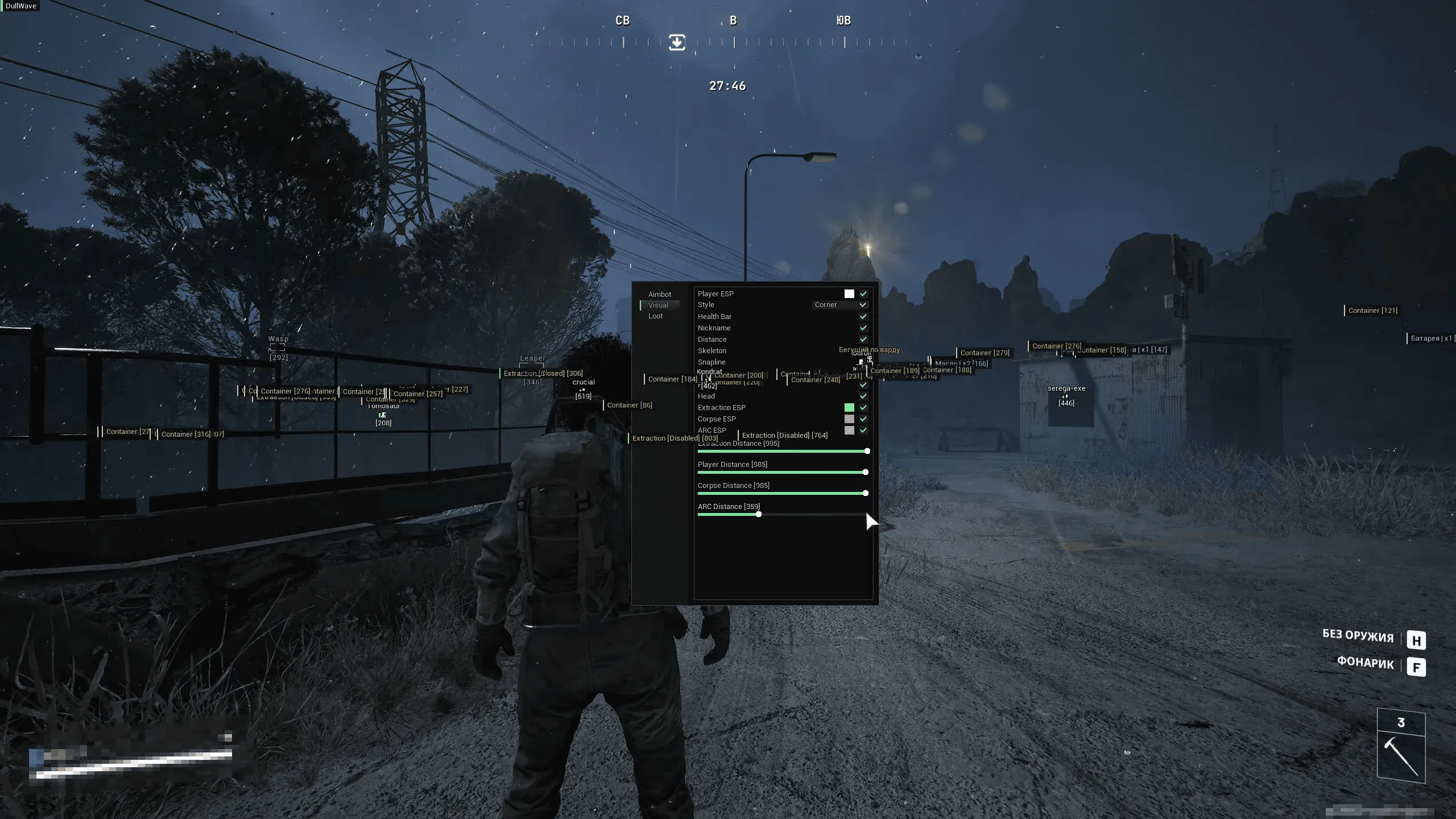Open the Style dropdown set to Corner

[841, 305]
